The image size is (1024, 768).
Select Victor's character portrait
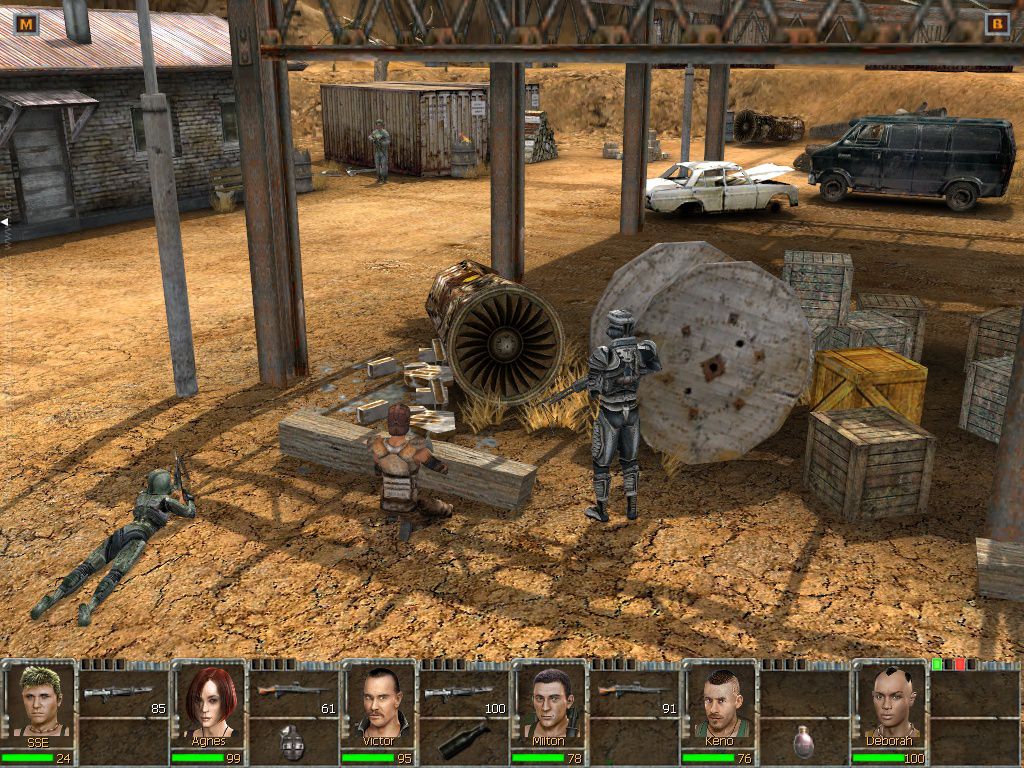point(380,701)
